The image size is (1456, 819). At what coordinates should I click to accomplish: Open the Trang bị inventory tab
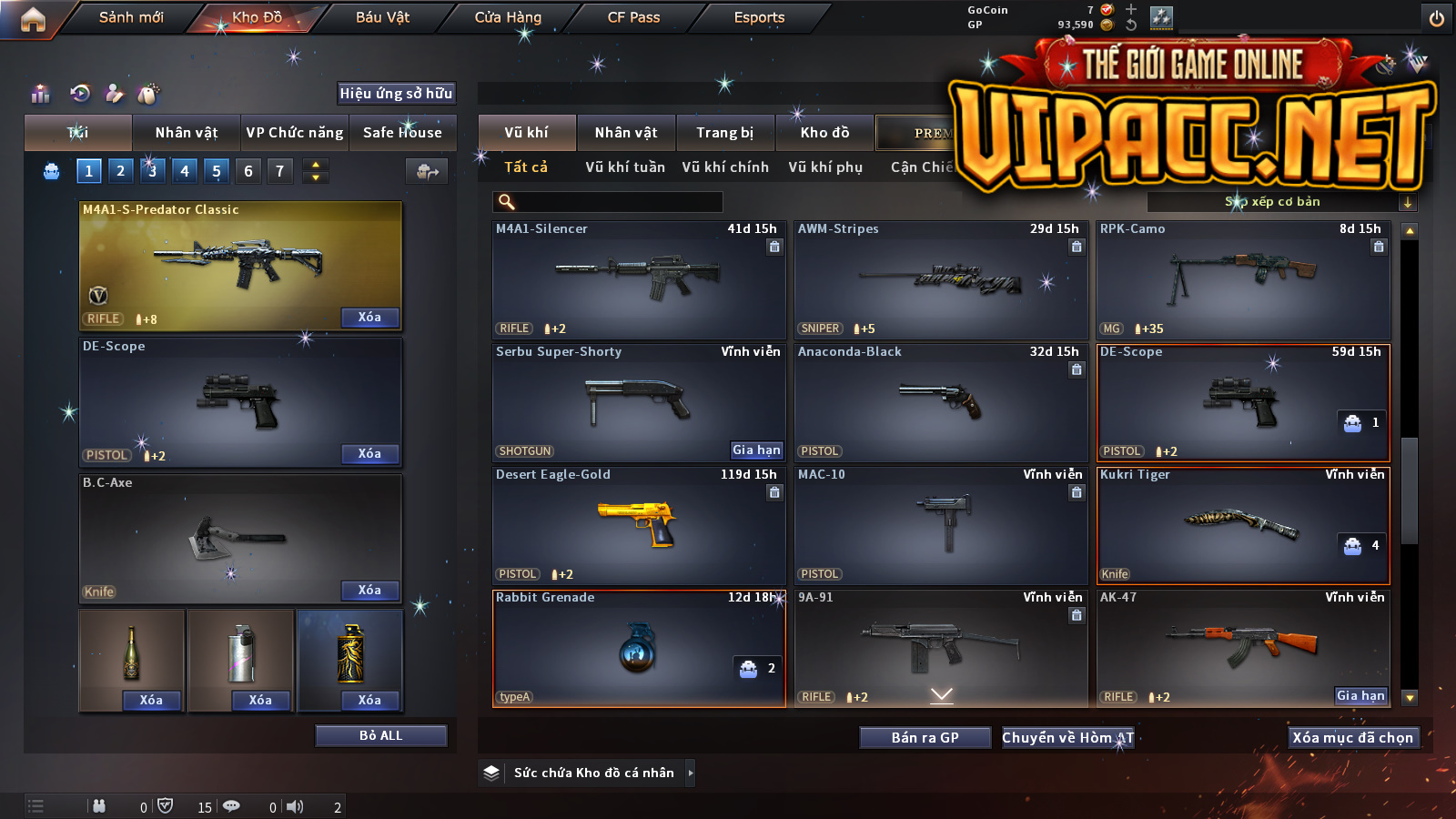[x=725, y=133]
